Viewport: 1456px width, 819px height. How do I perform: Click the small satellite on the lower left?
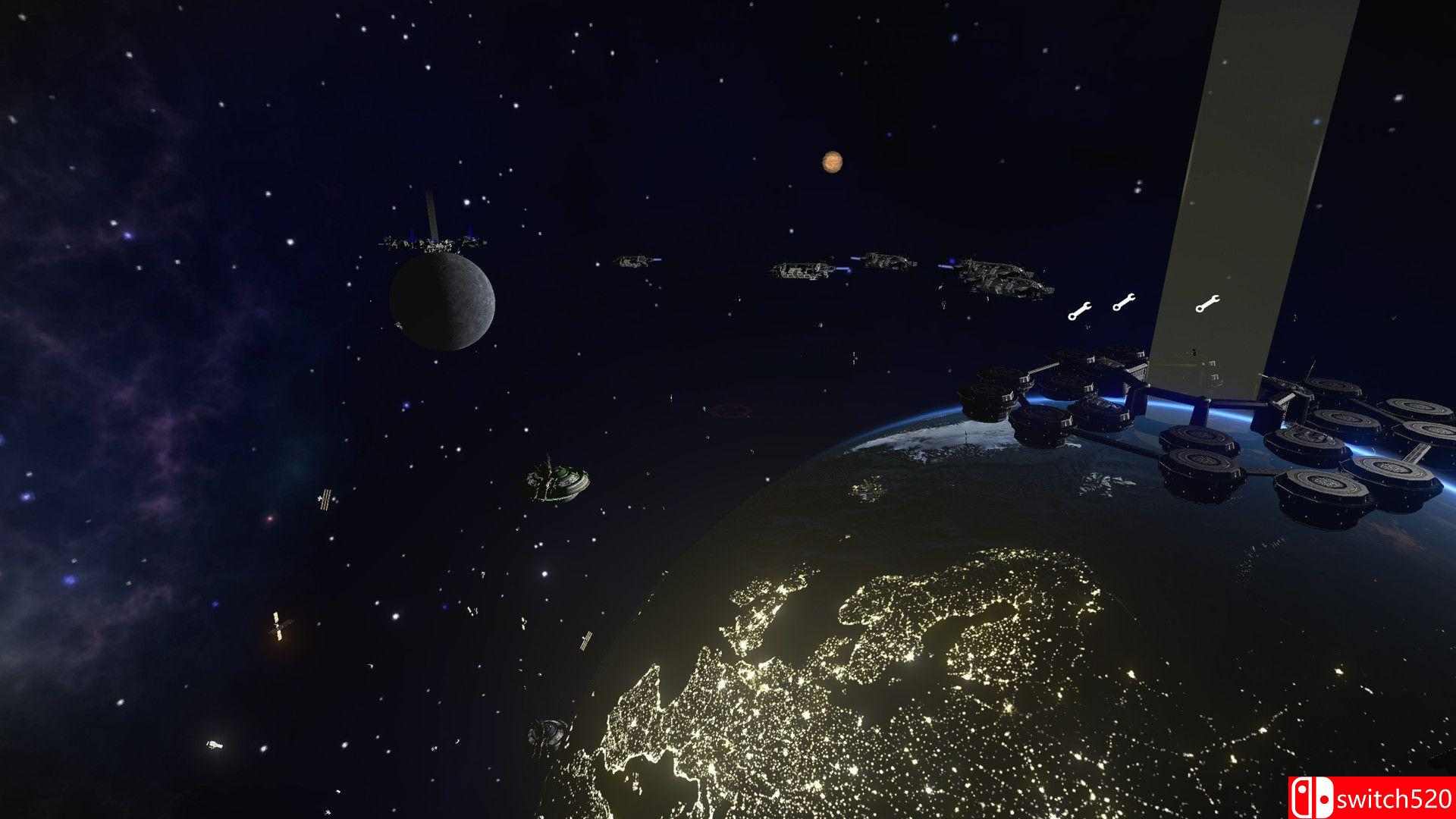click(277, 624)
